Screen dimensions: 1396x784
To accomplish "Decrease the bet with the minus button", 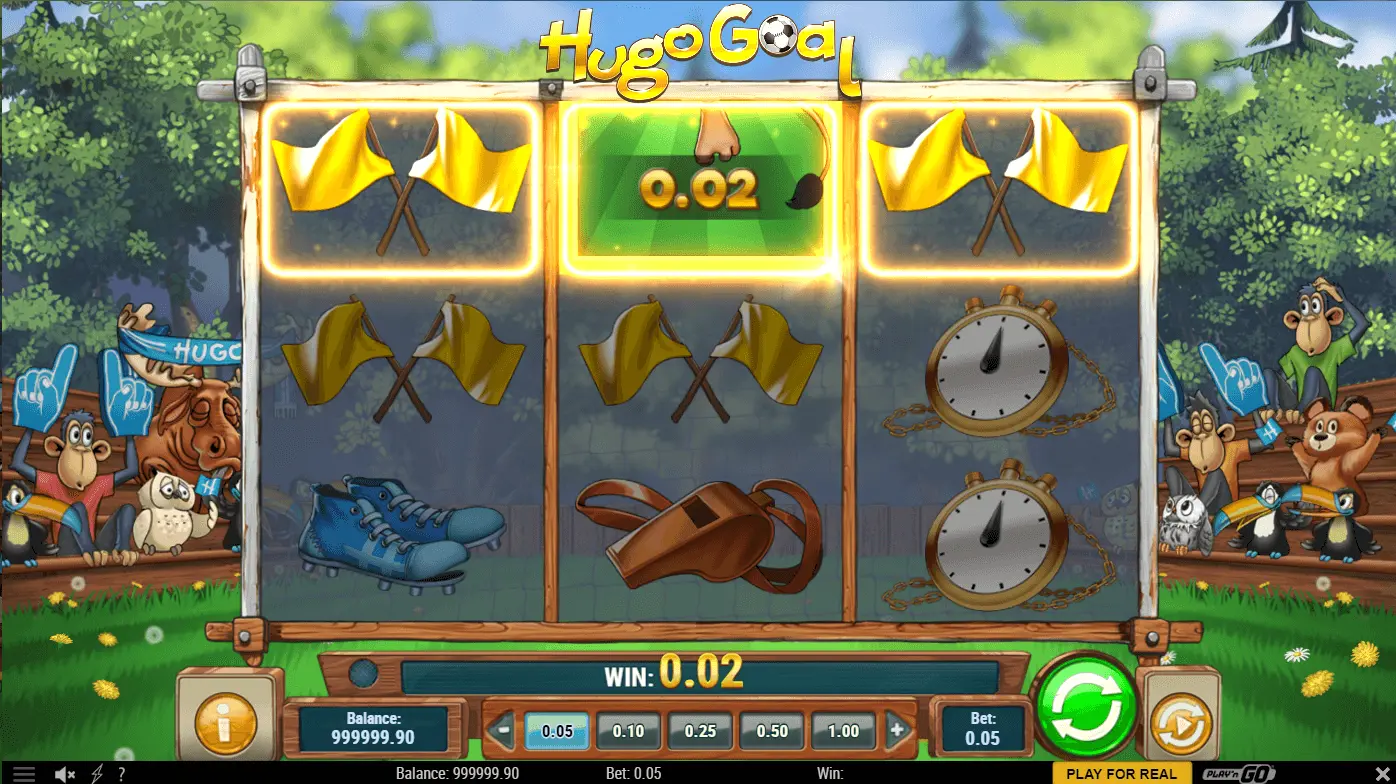I will coord(504,731).
